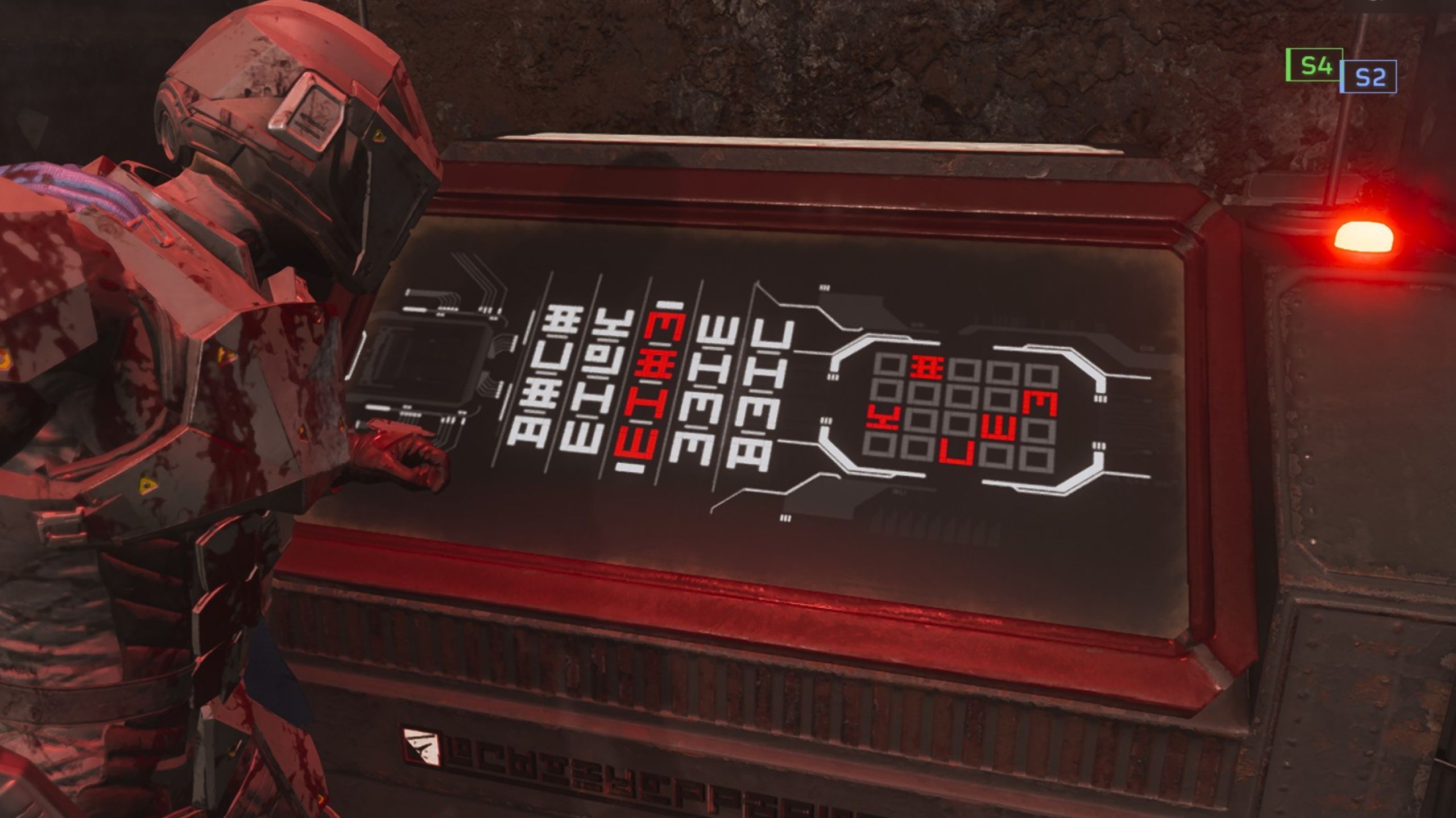Select the red glyph in the top grid row

(x=926, y=367)
